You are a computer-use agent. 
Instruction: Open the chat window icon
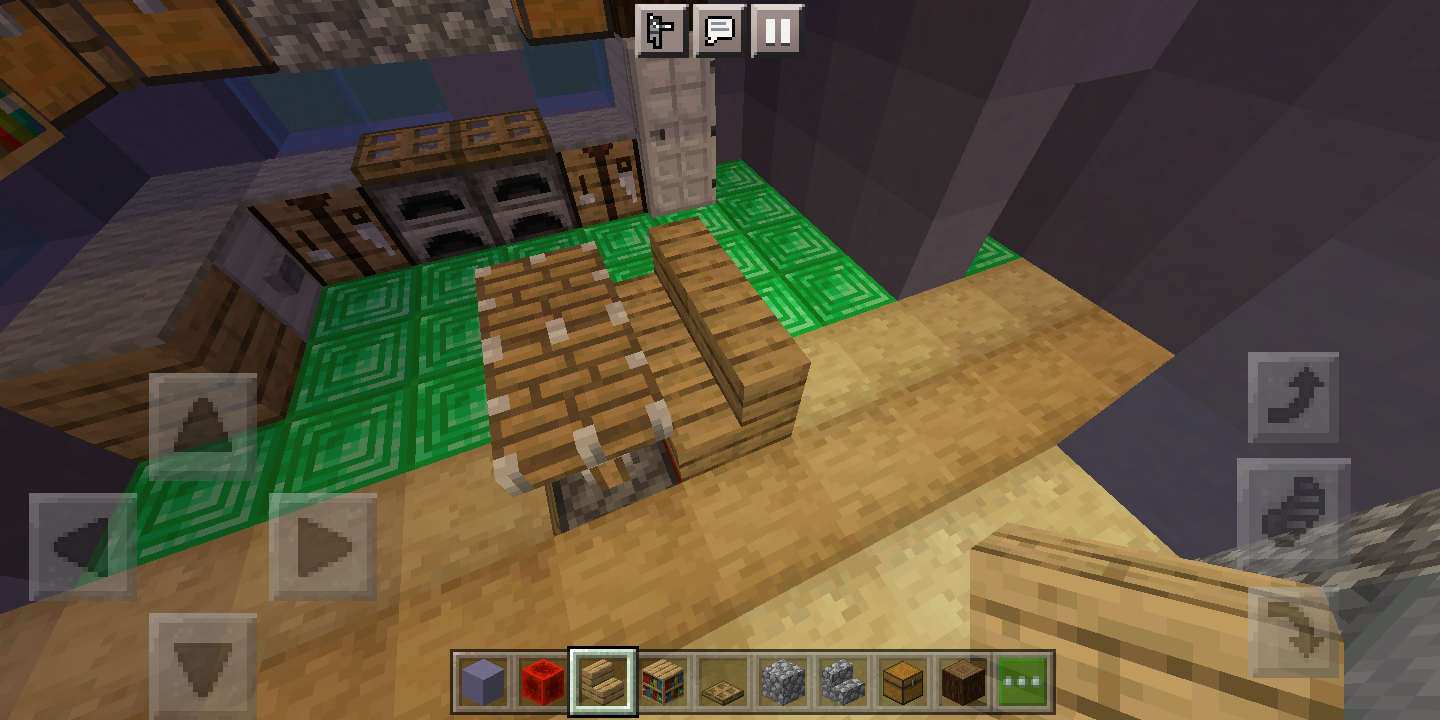(x=722, y=31)
